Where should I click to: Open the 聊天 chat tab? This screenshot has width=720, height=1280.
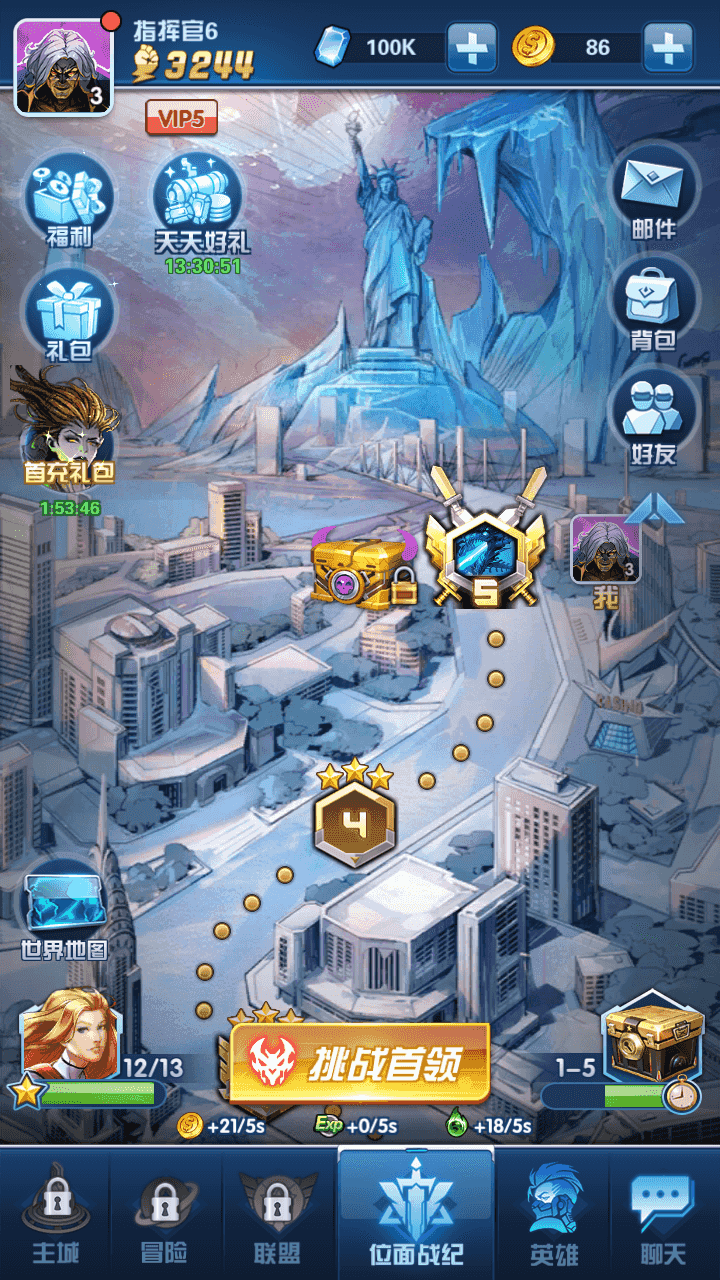[x=663, y=1212]
